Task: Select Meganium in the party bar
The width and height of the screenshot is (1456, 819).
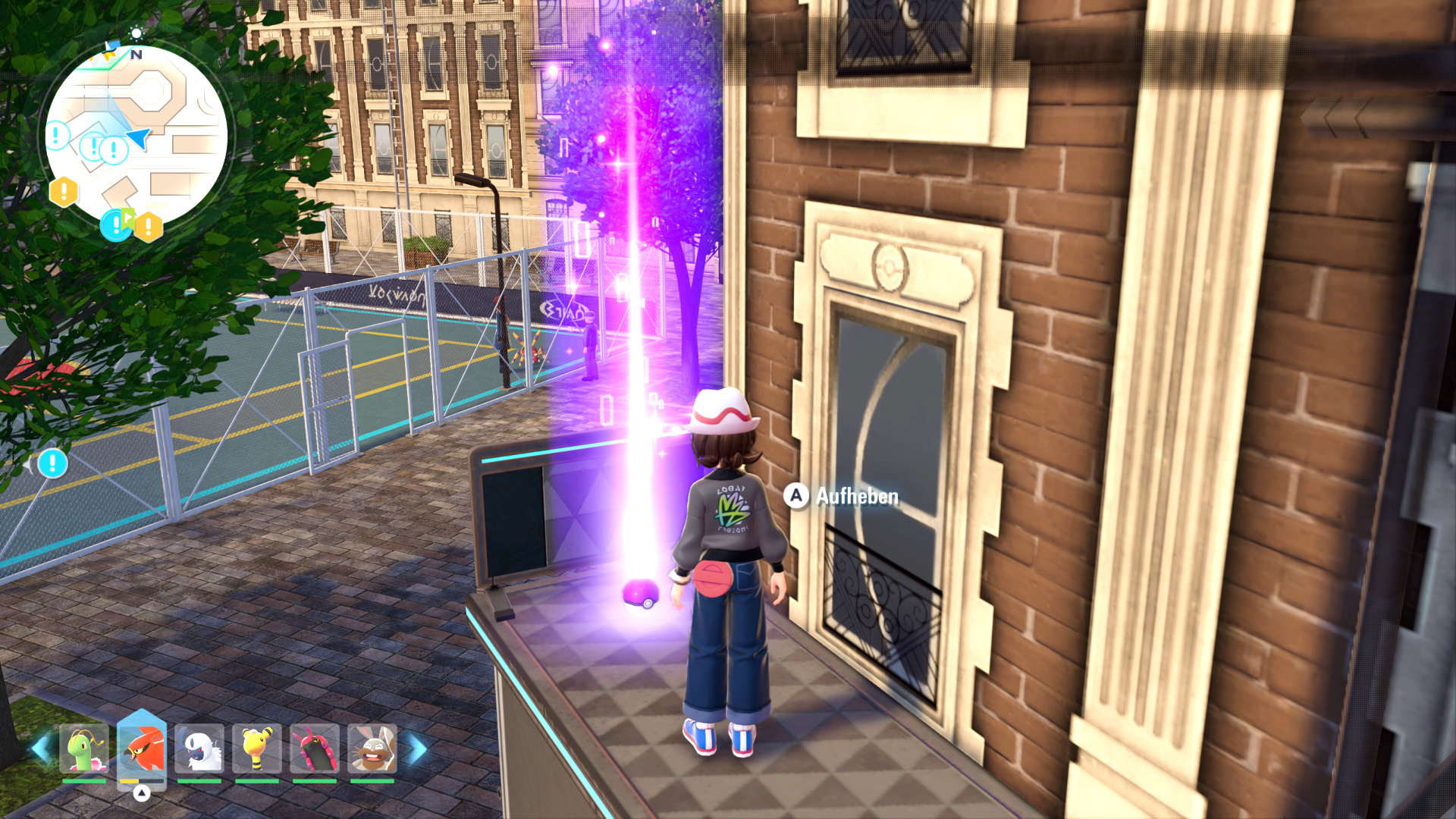Action: (83, 749)
